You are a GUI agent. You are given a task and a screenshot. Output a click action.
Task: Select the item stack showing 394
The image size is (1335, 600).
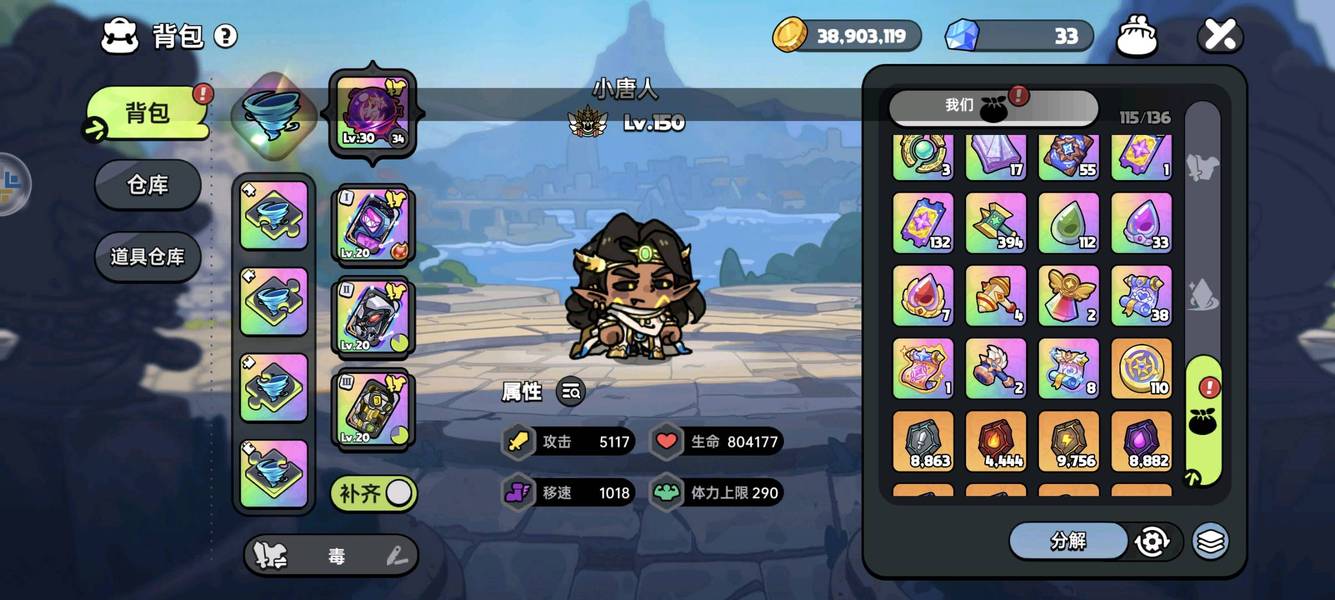click(995, 223)
